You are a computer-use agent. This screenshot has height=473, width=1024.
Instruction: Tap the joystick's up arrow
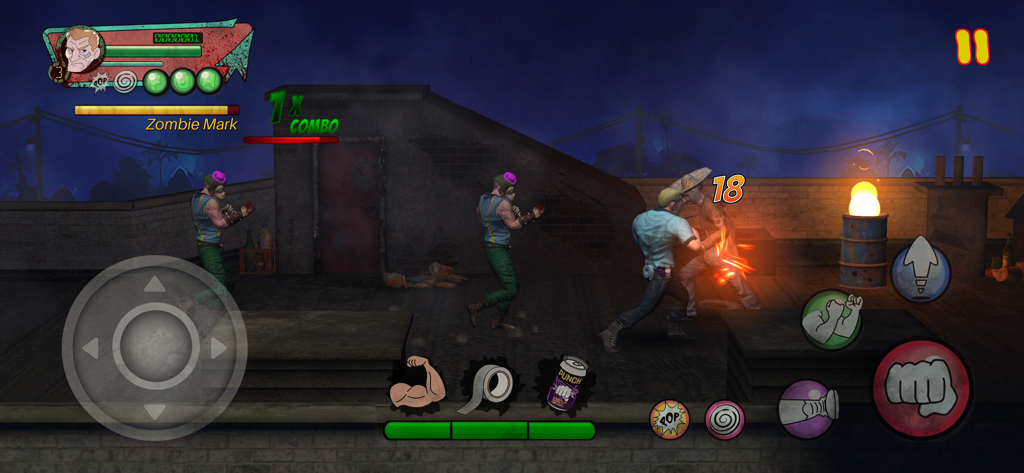(x=155, y=286)
